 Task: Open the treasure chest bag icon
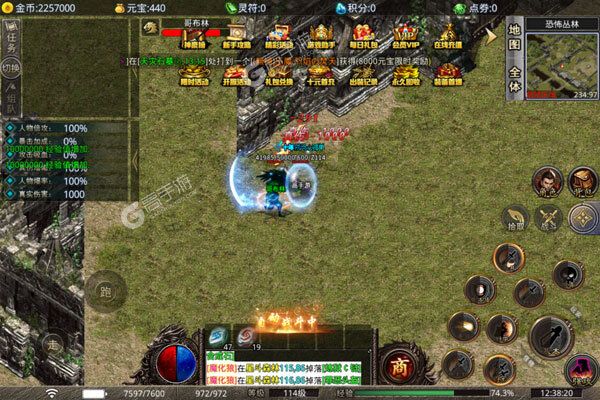pyautogui.click(x=581, y=180)
